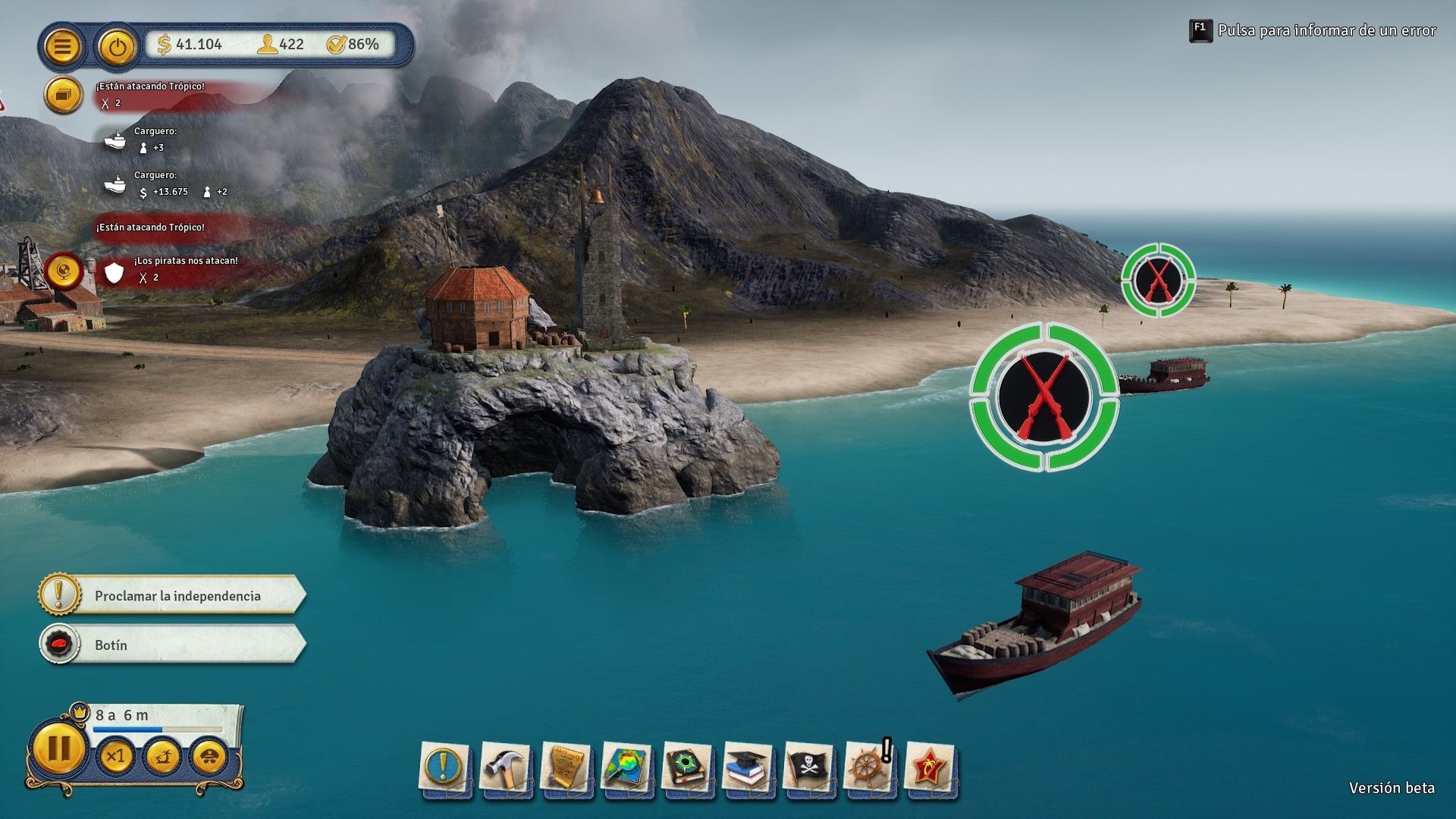
Task: Open the parchment scroll edicts card
Action: click(x=566, y=767)
